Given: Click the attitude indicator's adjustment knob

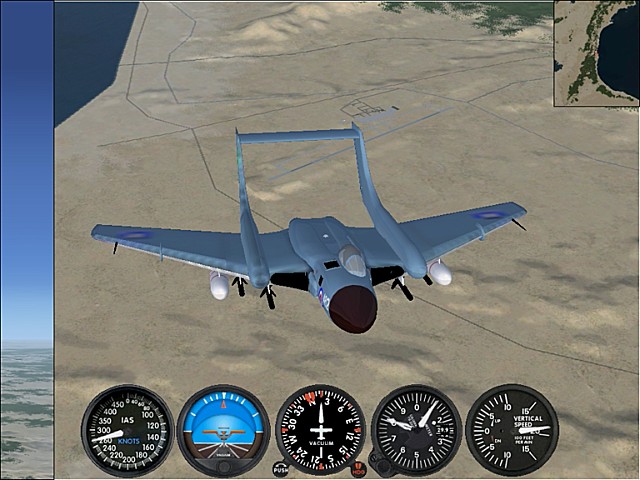Looking at the screenshot, I should (223, 466).
